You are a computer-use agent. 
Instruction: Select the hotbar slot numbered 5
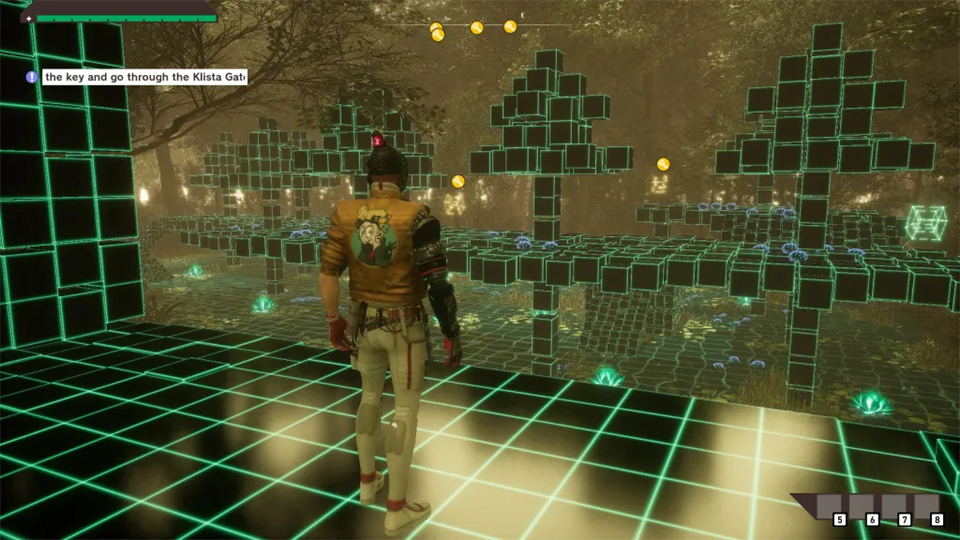point(830,507)
